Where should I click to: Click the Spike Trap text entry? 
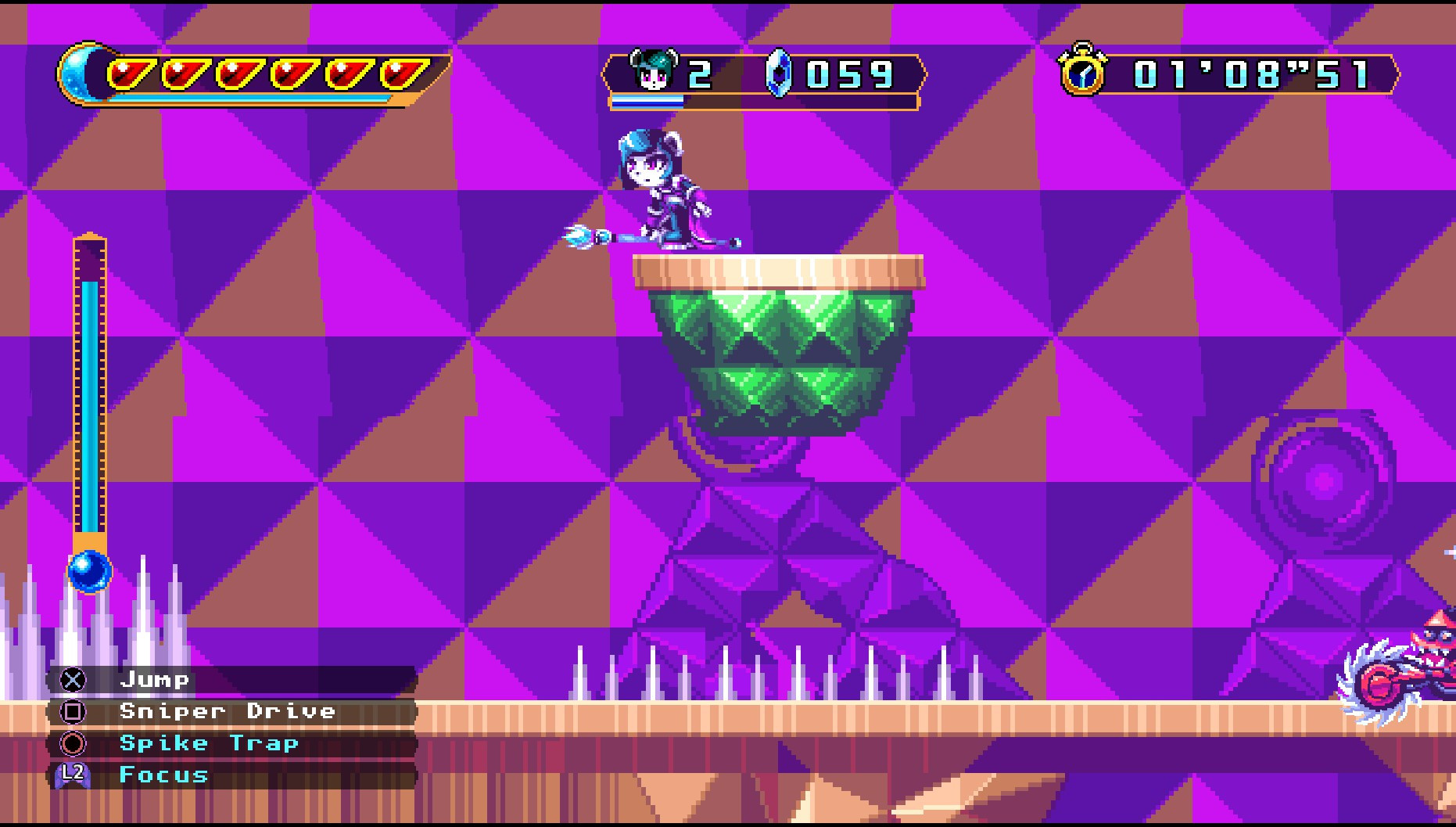208,743
